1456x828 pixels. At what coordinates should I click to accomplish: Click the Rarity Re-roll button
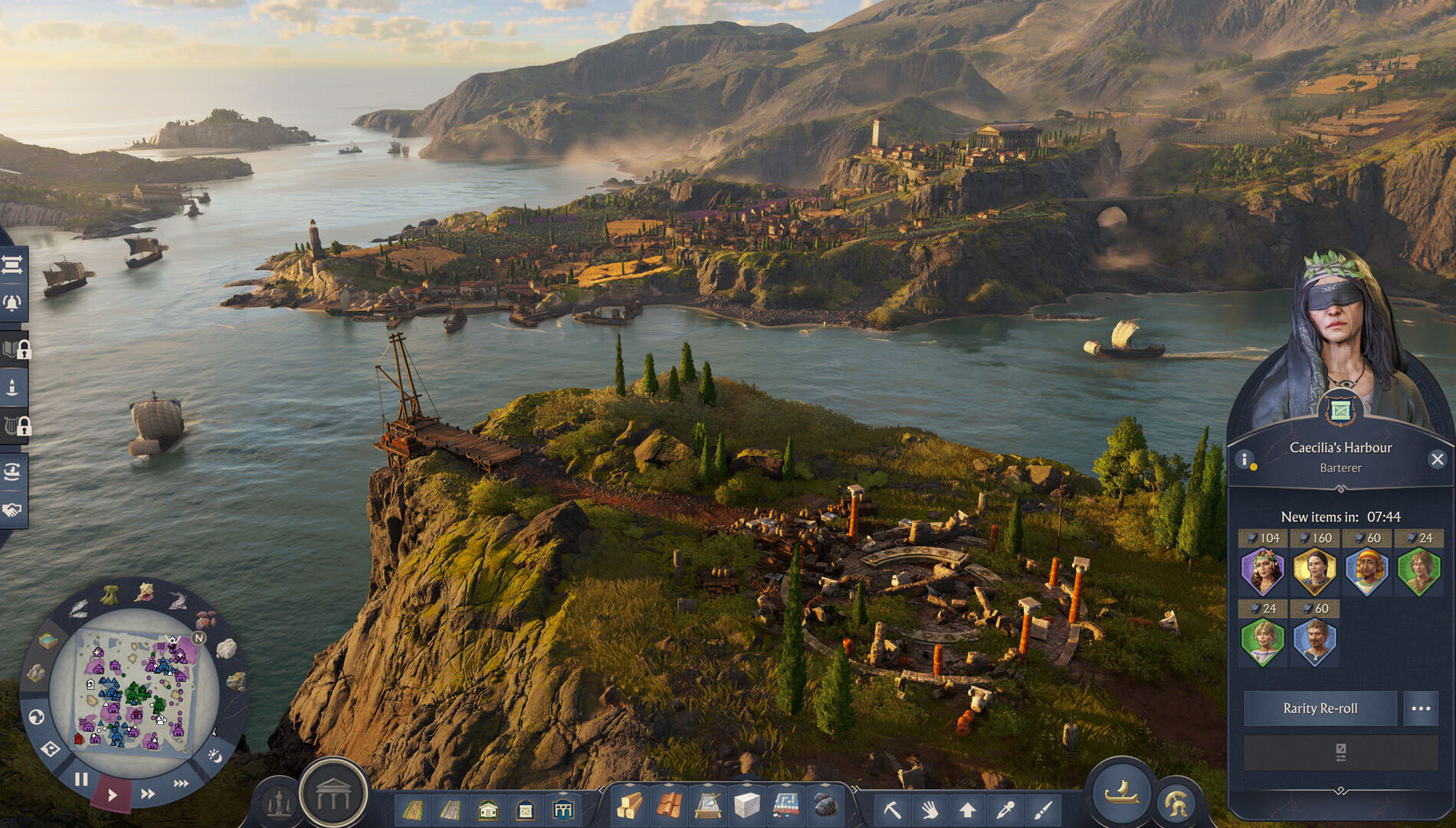[1320, 709]
